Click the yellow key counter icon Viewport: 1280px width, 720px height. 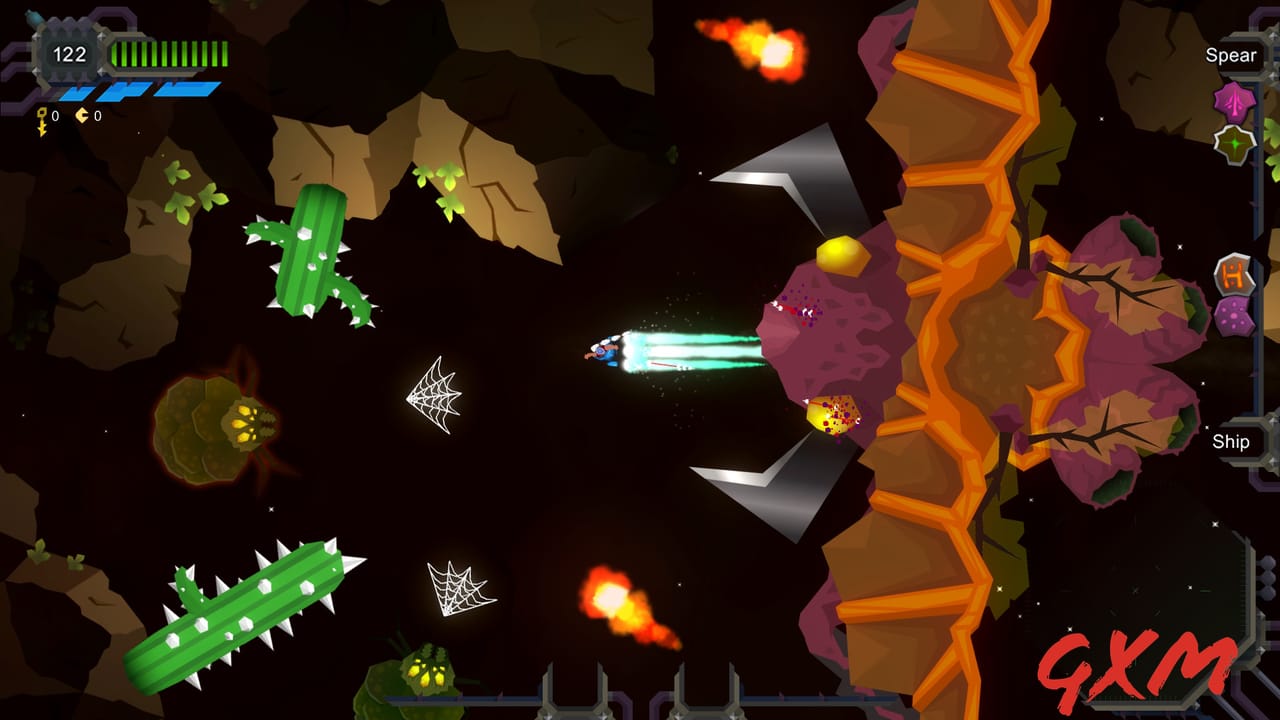(42, 117)
